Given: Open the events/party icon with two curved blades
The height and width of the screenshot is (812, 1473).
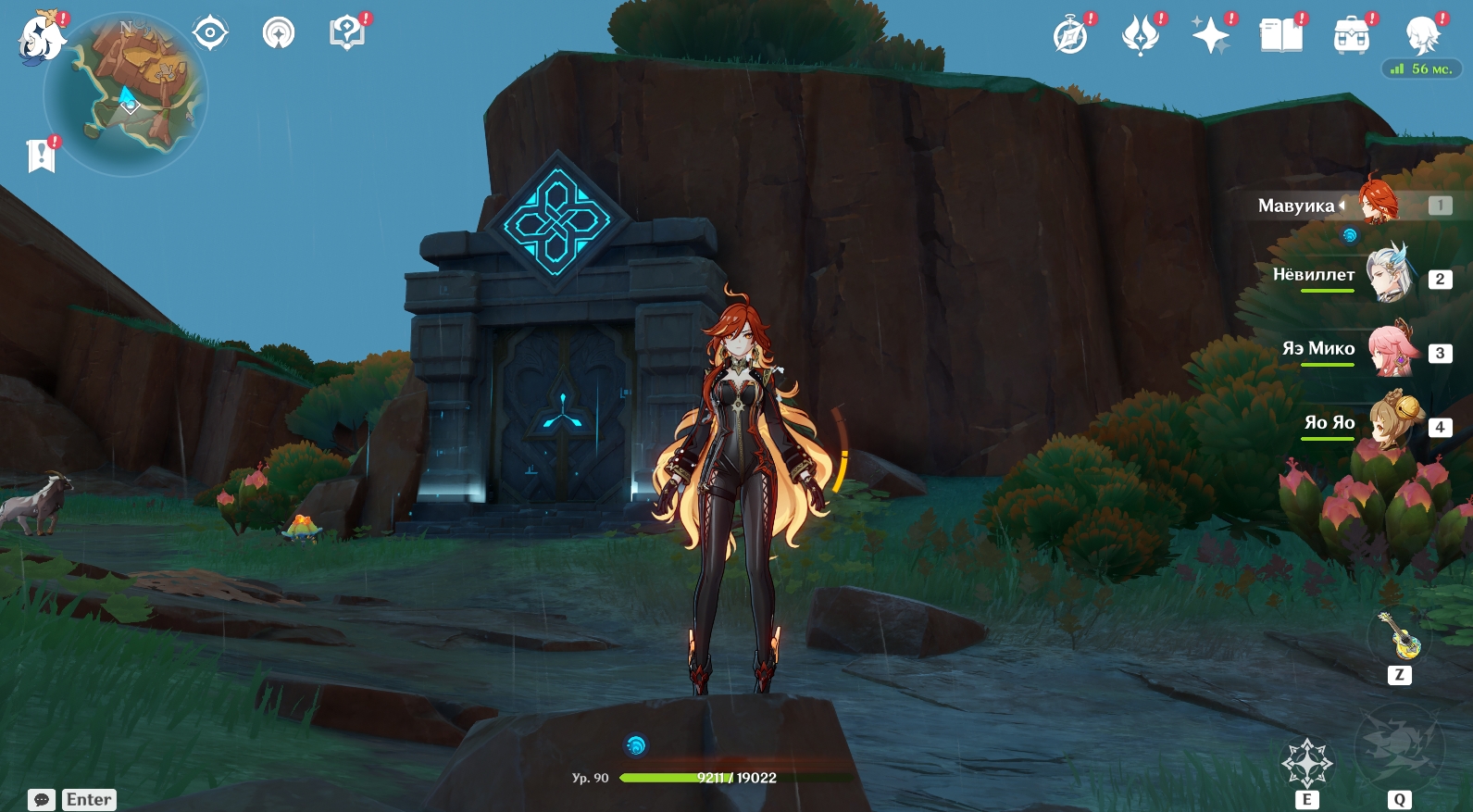Looking at the screenshot, I should click(x=1141, y=37).
